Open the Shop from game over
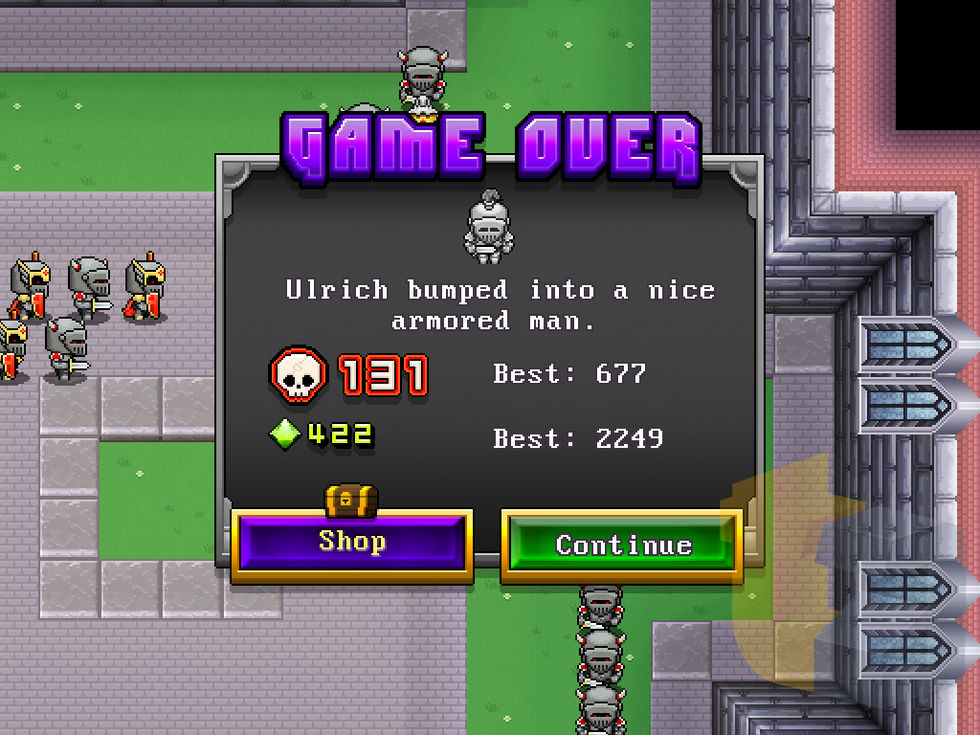 coord(352,543)
